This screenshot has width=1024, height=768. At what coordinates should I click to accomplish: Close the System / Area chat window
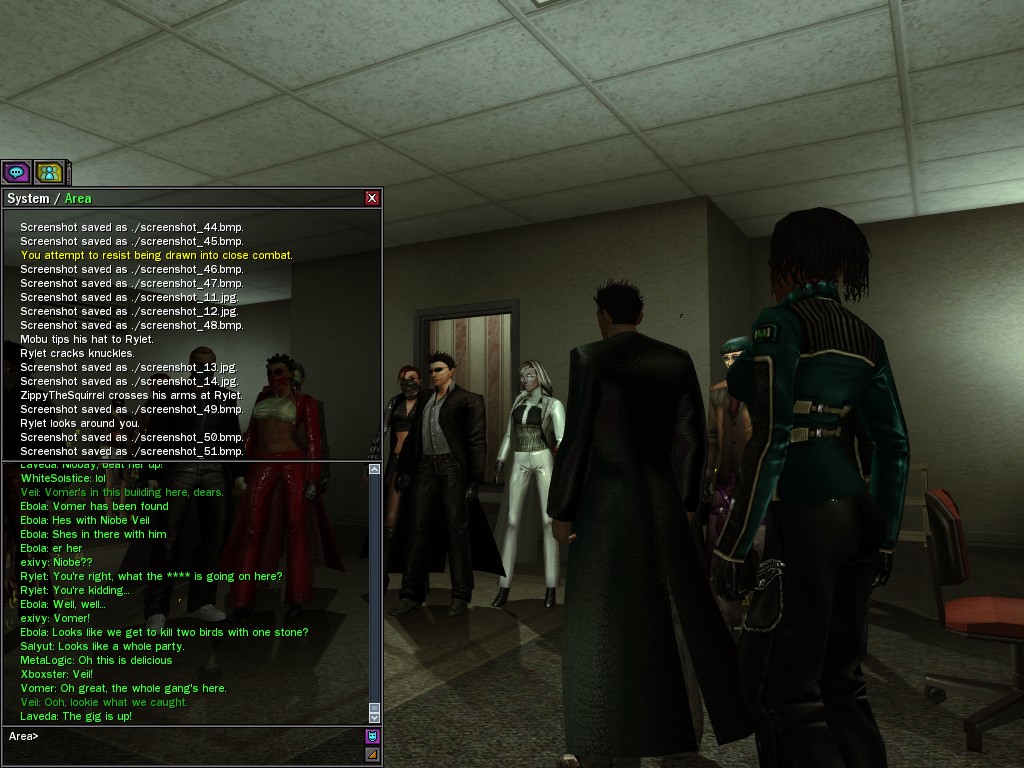[x=372, y=198]
